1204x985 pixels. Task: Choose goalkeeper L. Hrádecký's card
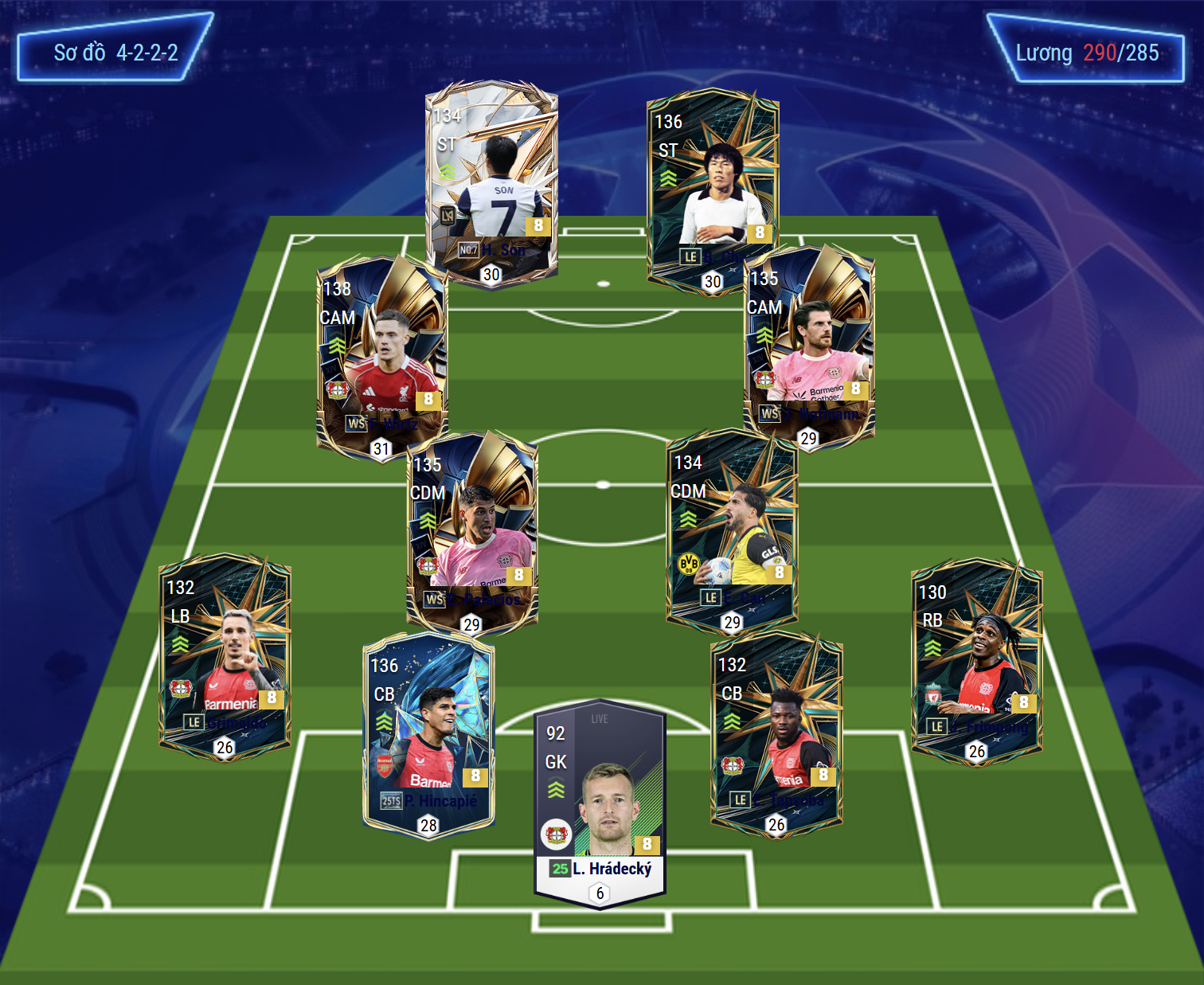(x=600, y=800)
